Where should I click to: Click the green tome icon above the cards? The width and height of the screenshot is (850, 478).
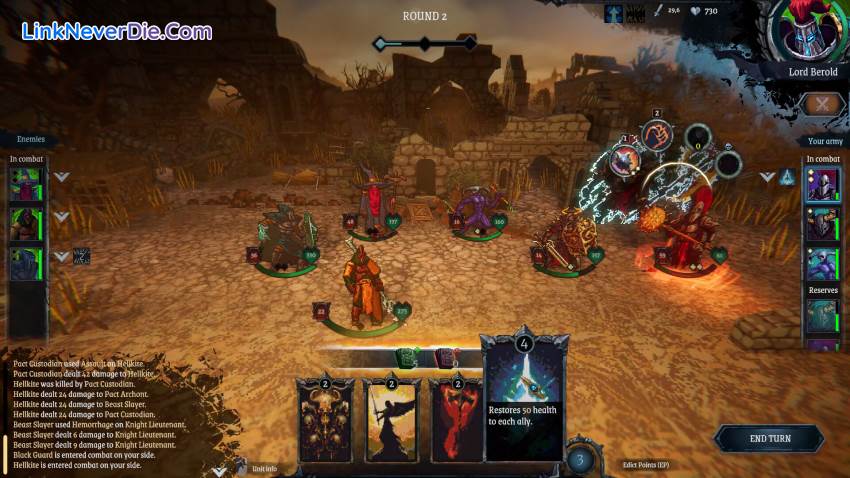click(408, 357)
